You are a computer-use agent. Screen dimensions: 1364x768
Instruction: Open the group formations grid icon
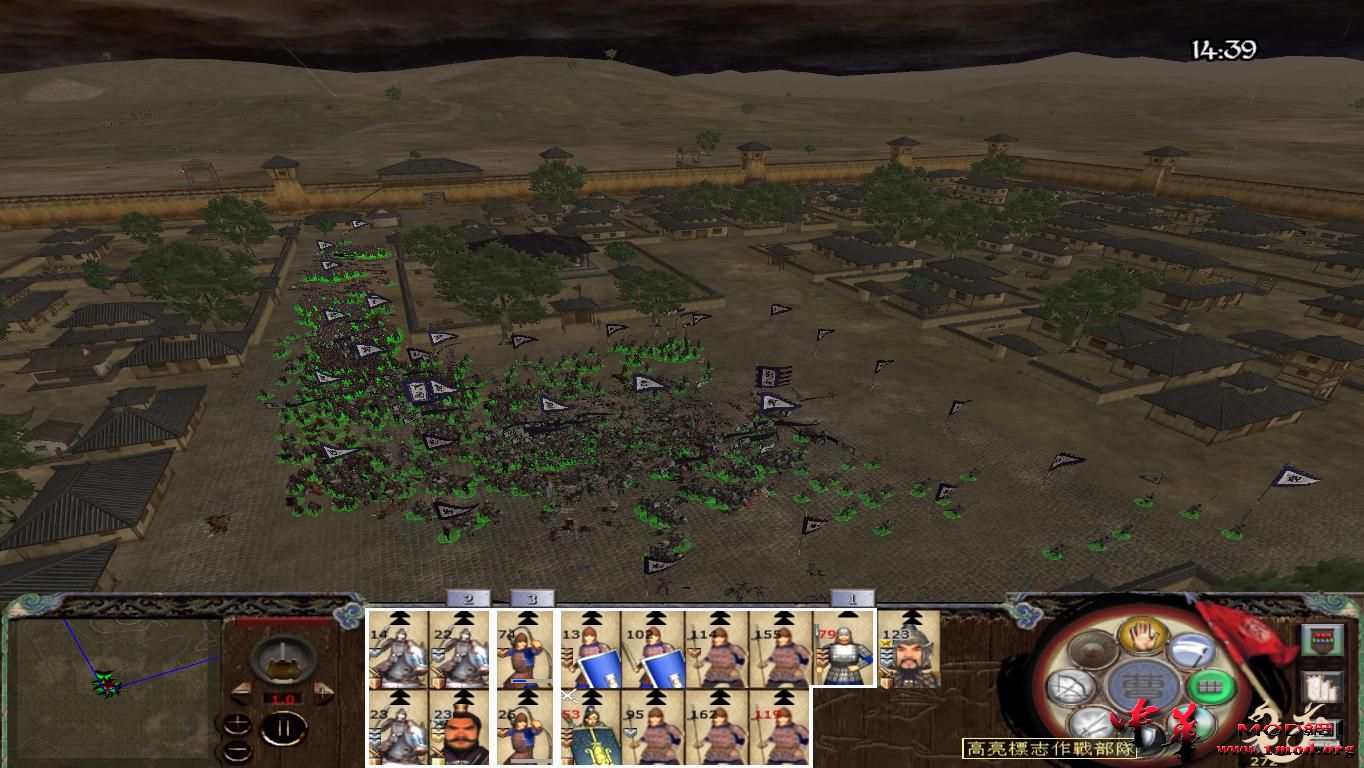click(x=1211, y=685)
